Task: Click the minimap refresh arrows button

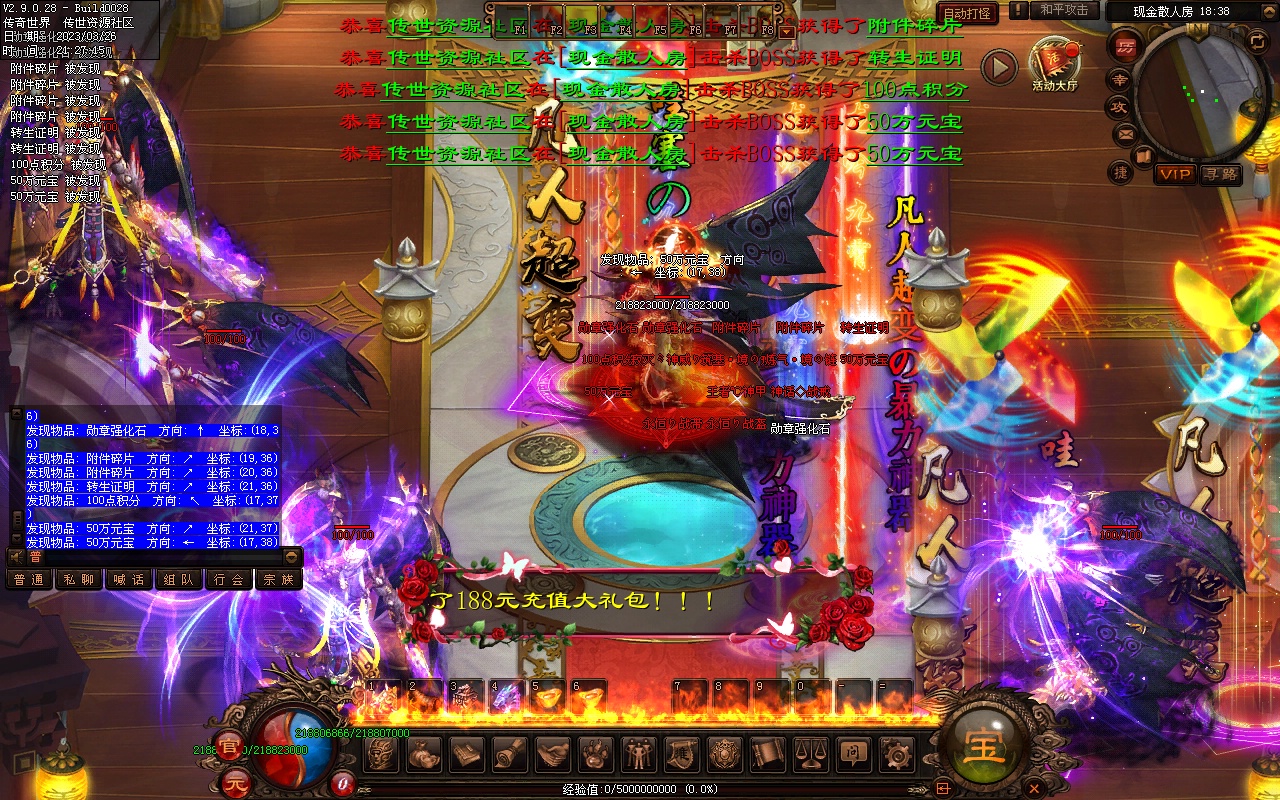Action: (1257, 42)
